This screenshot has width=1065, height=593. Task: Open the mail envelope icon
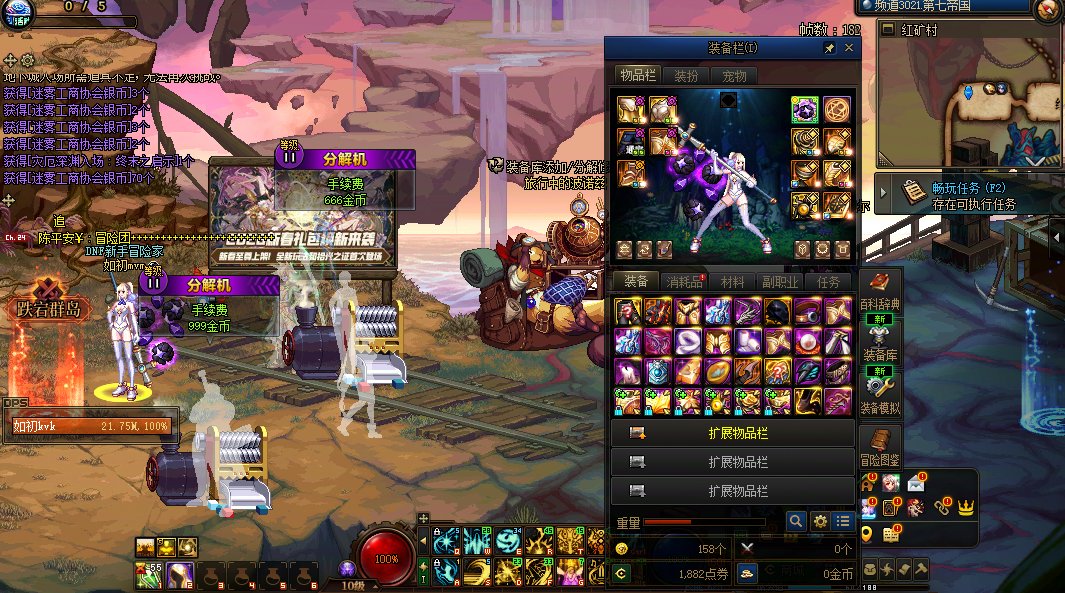click(x=915, y=485)
